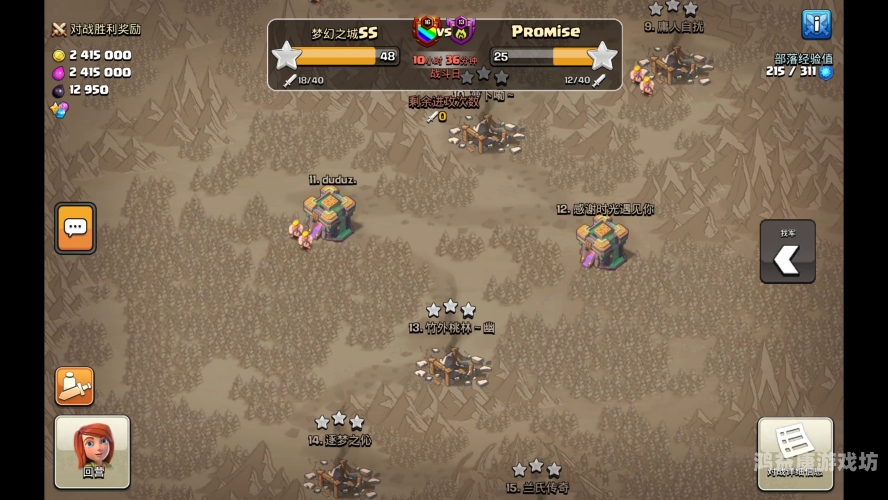Select destroyed war base 14. 逐梦之心
888x500 pixels.
pos(341,475)
